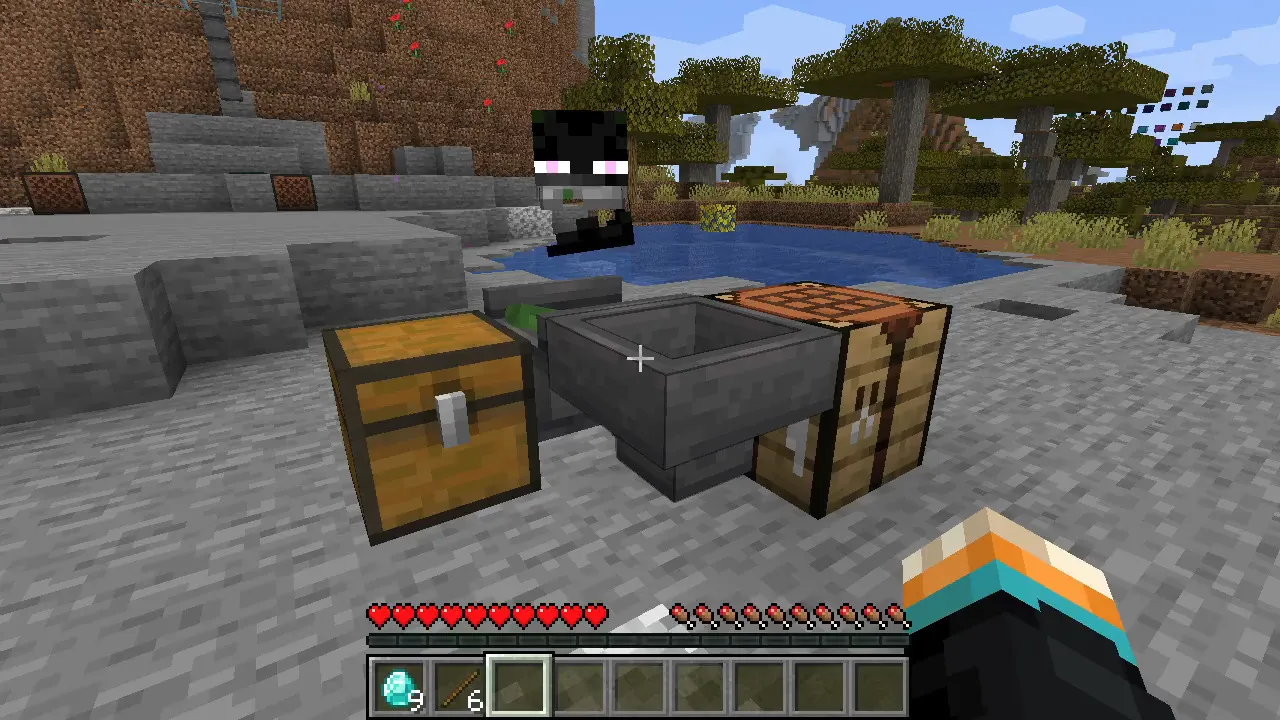Screen dimensions: 1280x720
Task: Click the middle heart of the health bar
Action: pos(488,610)
